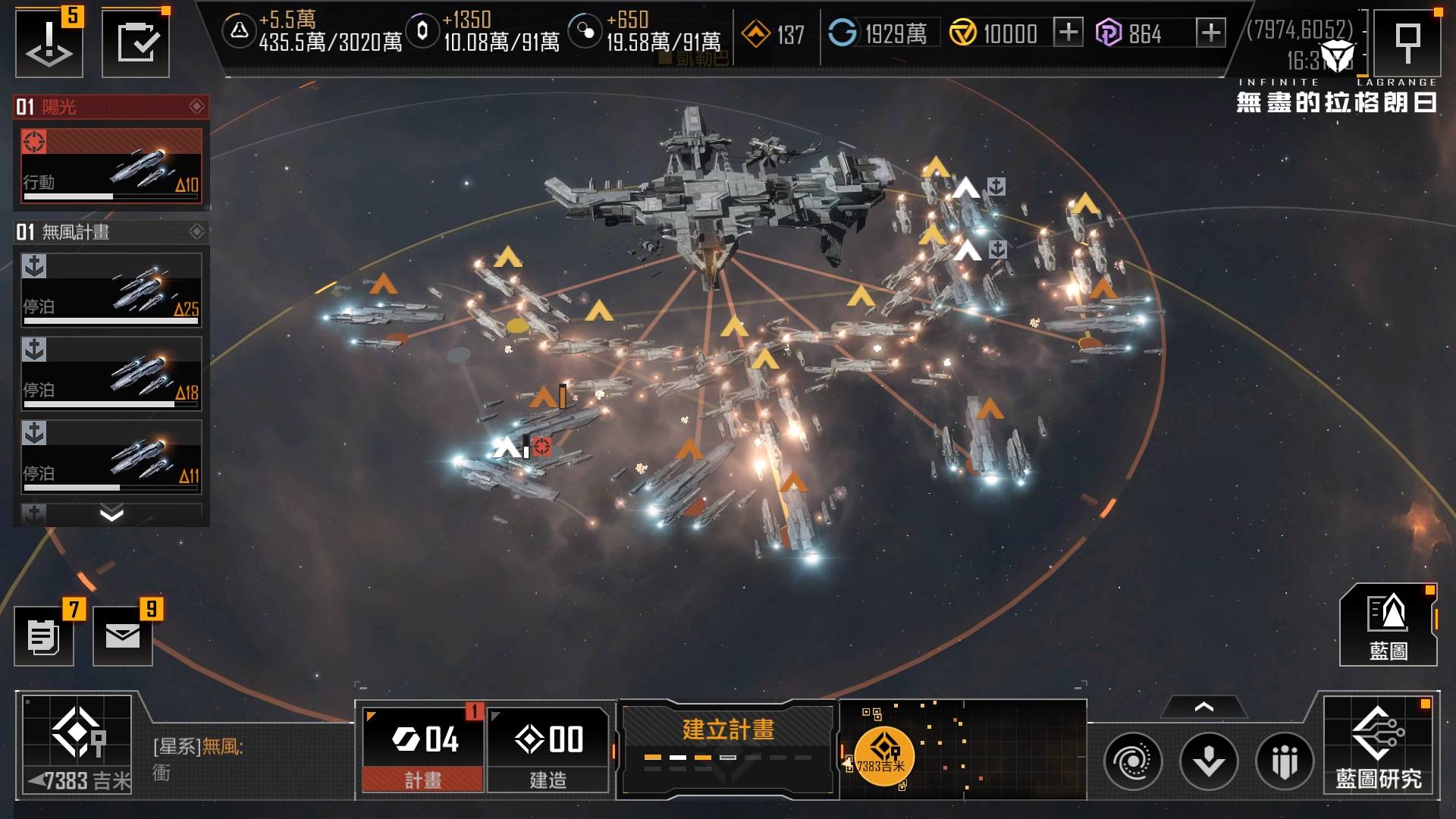
Task: Open the task checklist button
Action: pos(136,42)
